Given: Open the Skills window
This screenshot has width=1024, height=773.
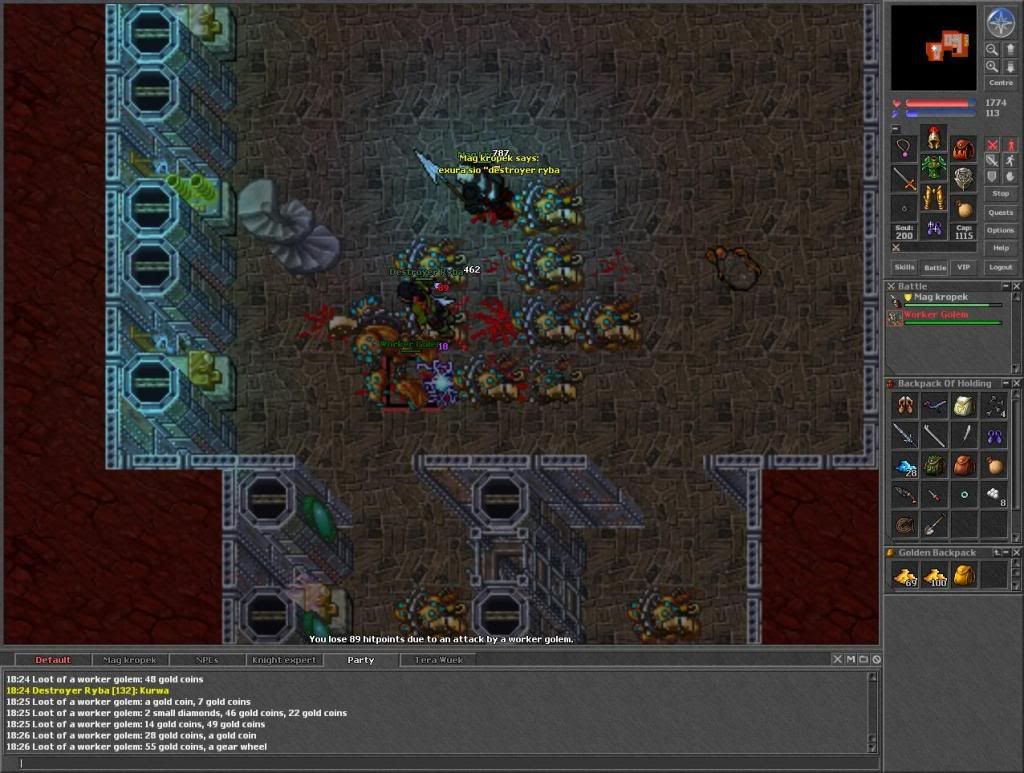Looking at the screenshot, I should point(904,267).
